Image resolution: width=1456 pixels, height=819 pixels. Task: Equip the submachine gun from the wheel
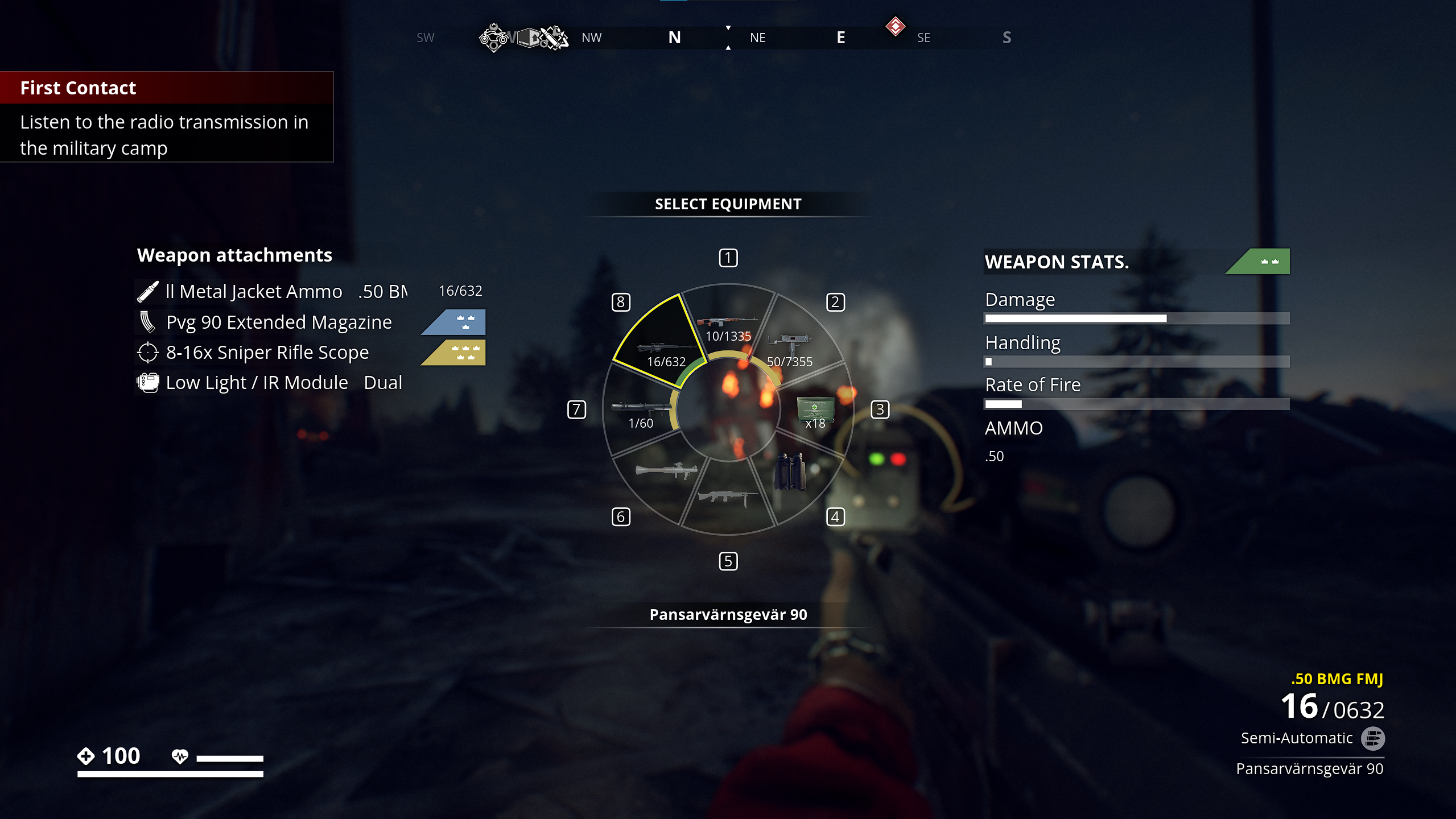pos(791,347)
